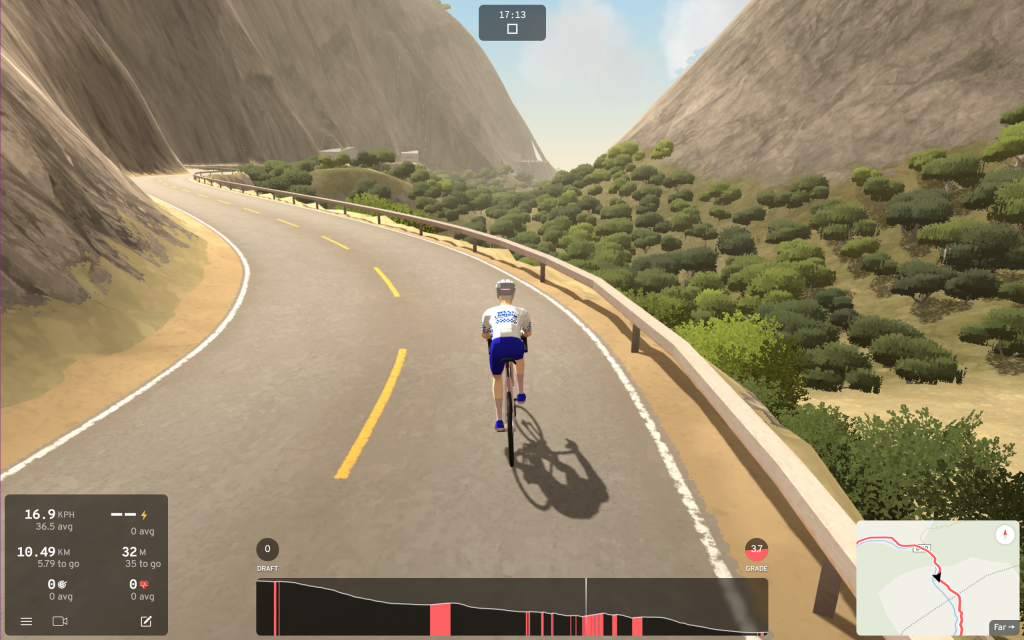
Task: Select a point on the elevation profile
Action: point(511,607)
